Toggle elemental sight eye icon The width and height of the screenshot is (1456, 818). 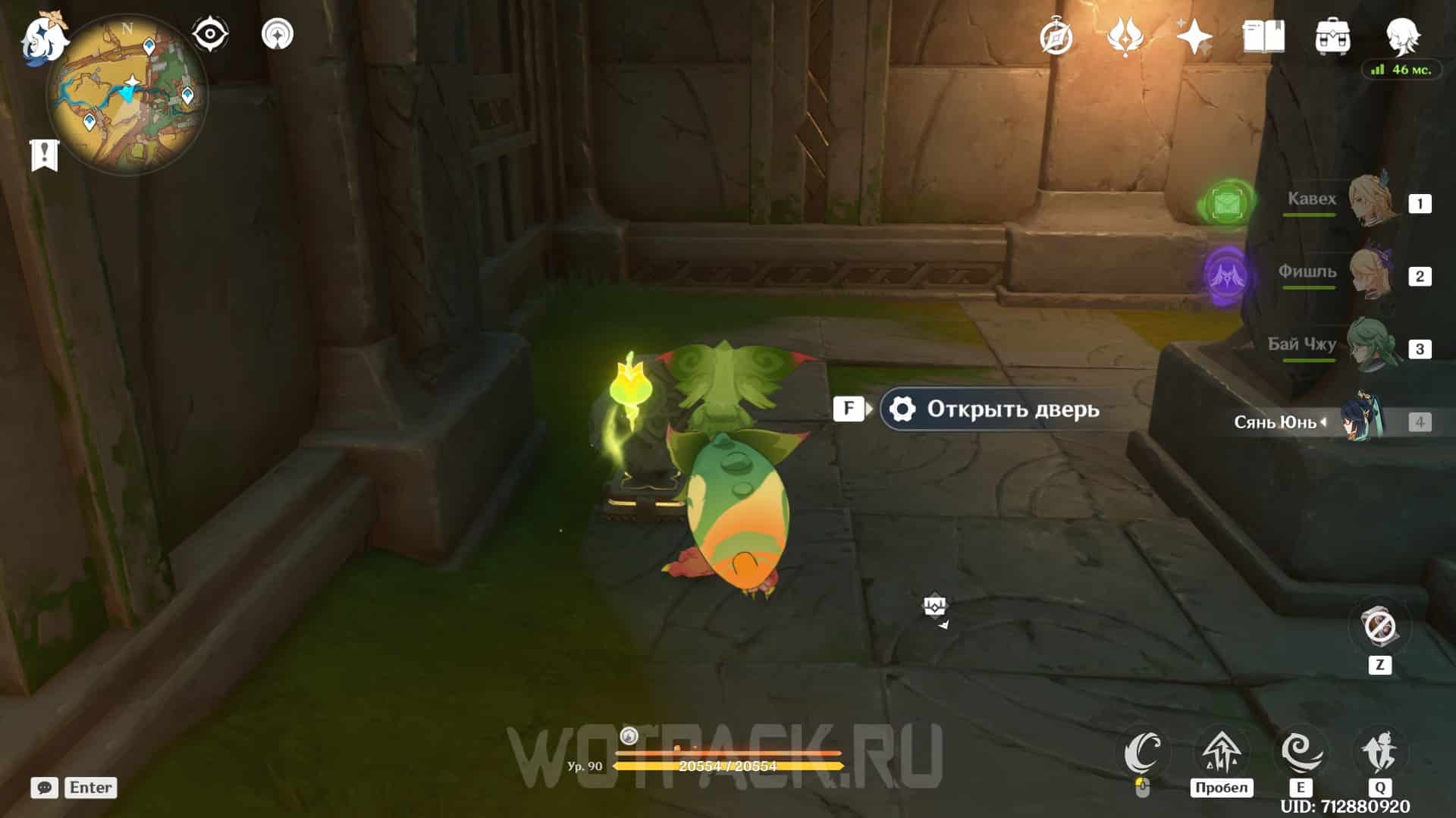209,34
